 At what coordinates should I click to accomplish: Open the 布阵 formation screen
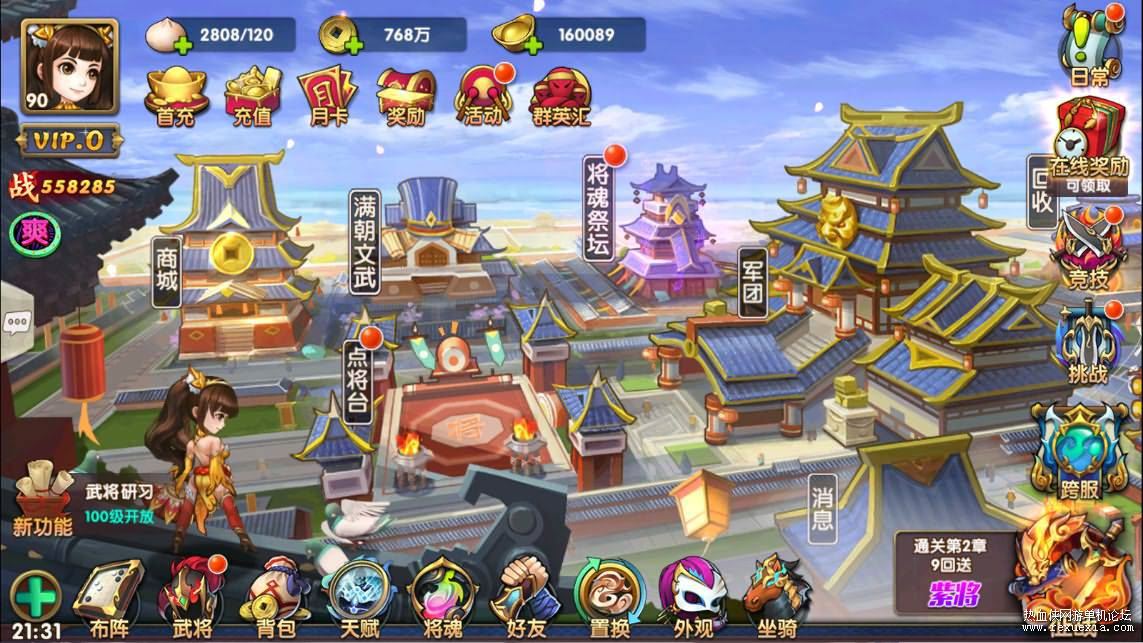point(108,598)
